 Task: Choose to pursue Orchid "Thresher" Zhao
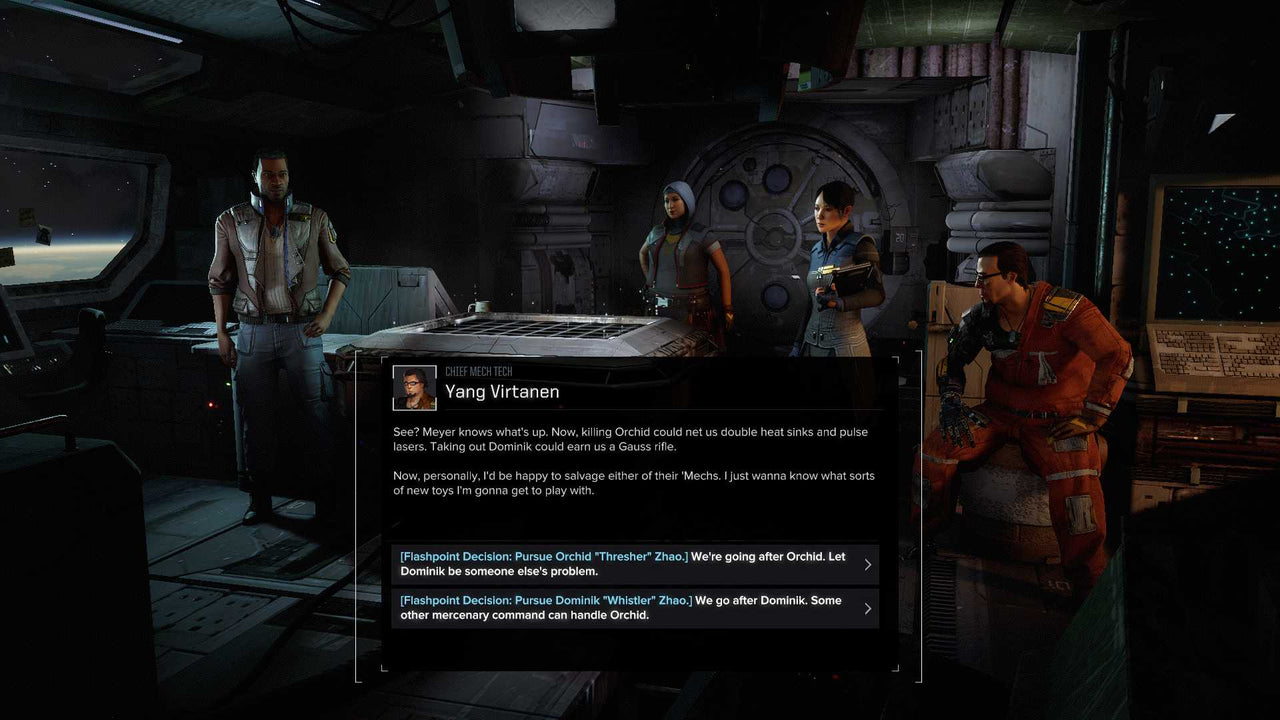[x=630, y=563]
